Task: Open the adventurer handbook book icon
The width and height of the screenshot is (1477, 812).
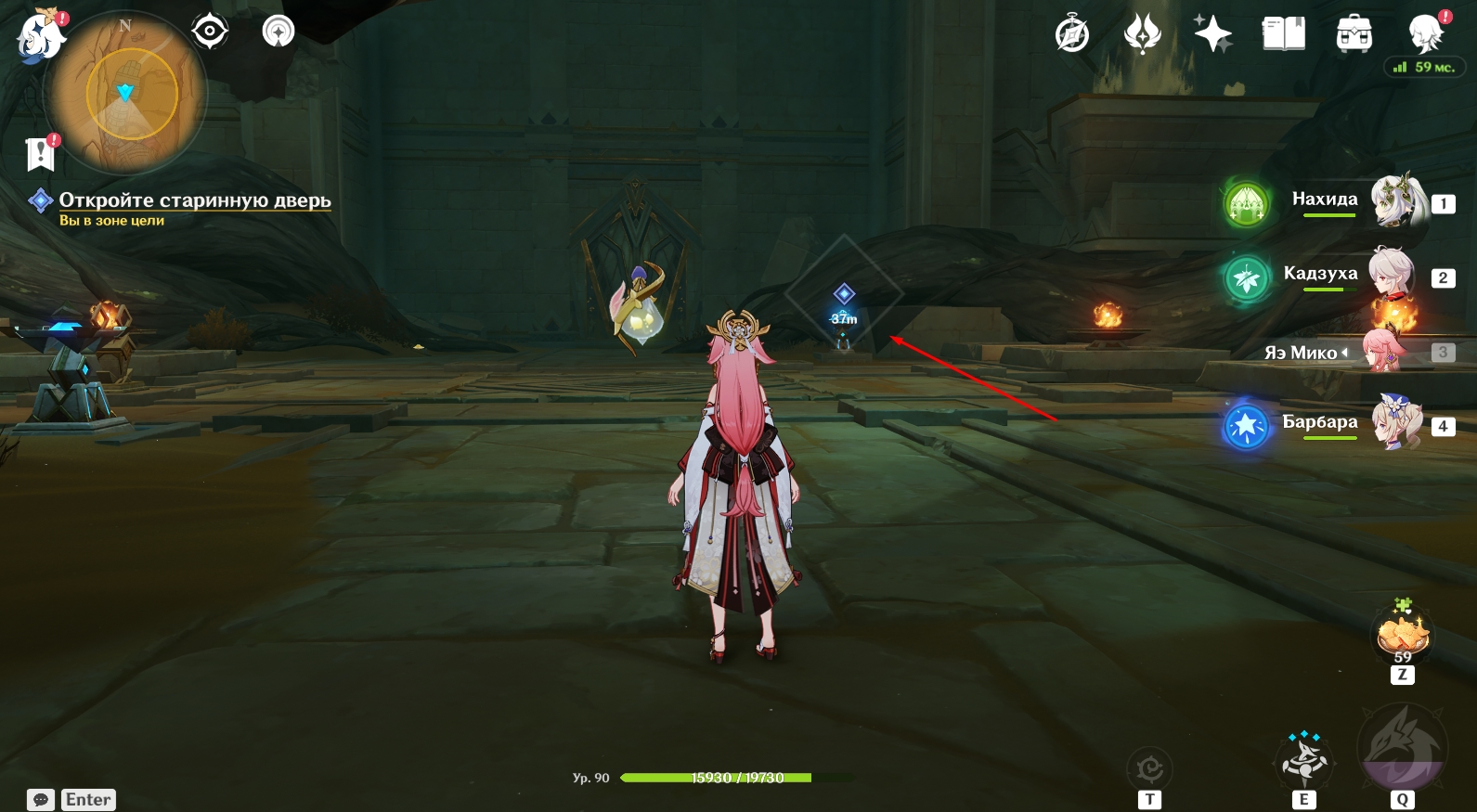Action: tap(1283, 34)
